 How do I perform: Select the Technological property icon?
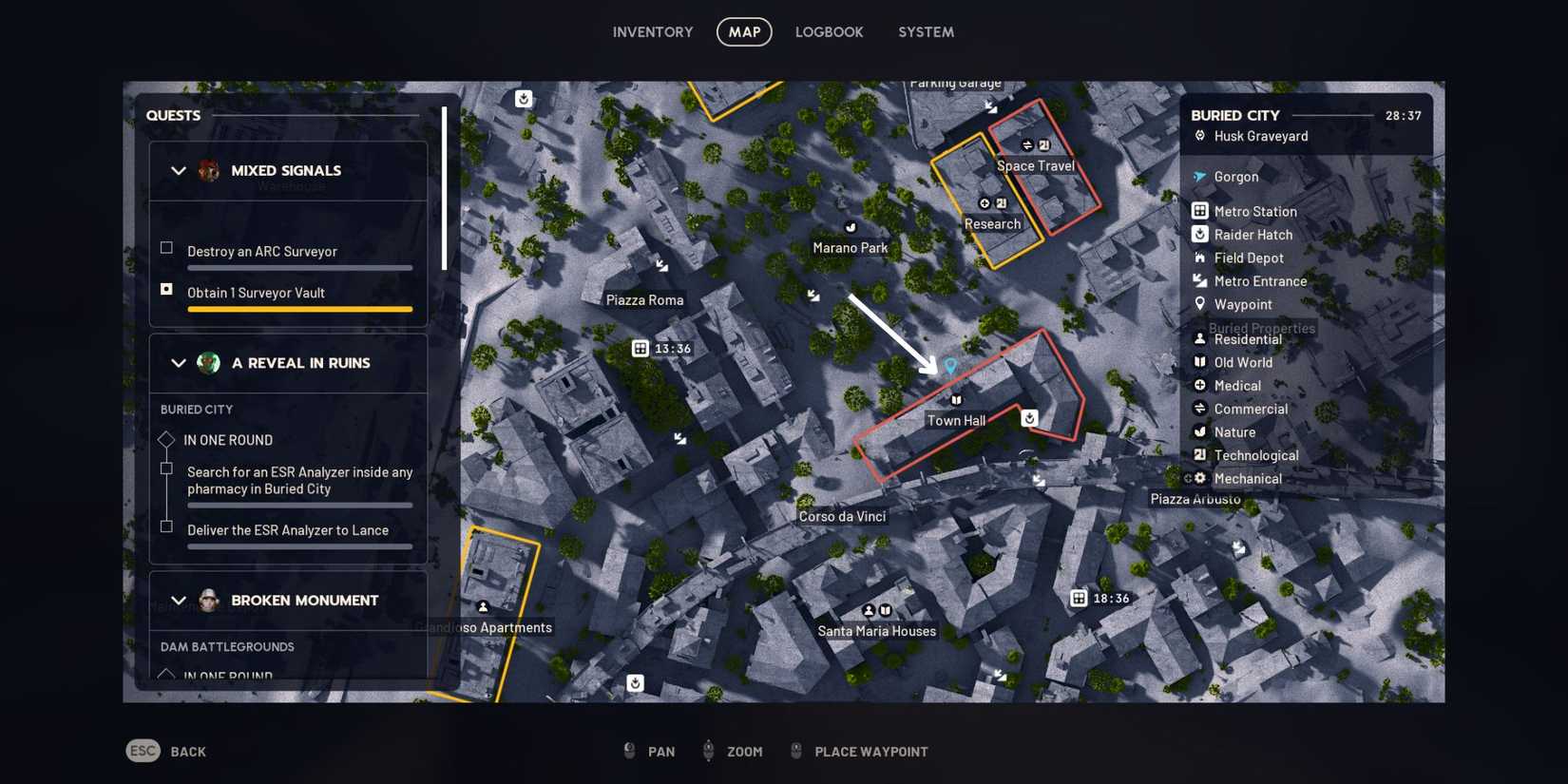[x=1200, y=455]
